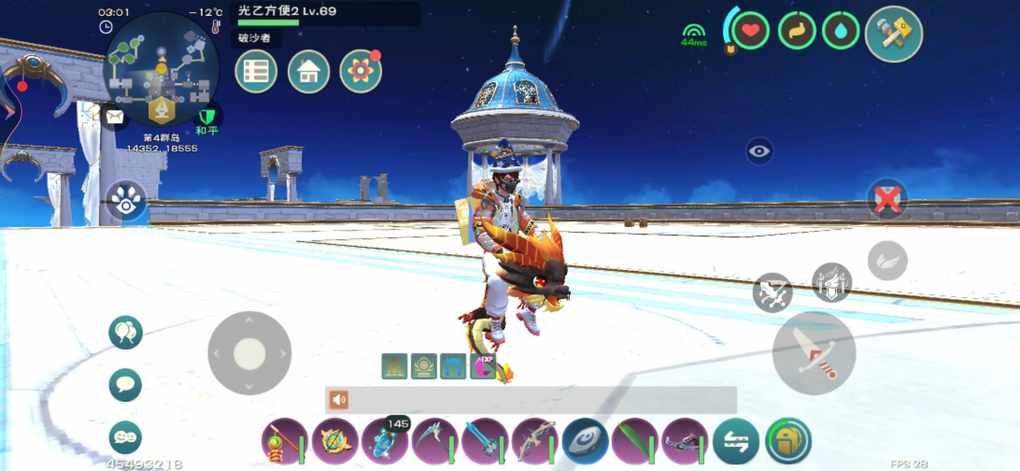Select the bow hotbar slot

pos(535,441)
